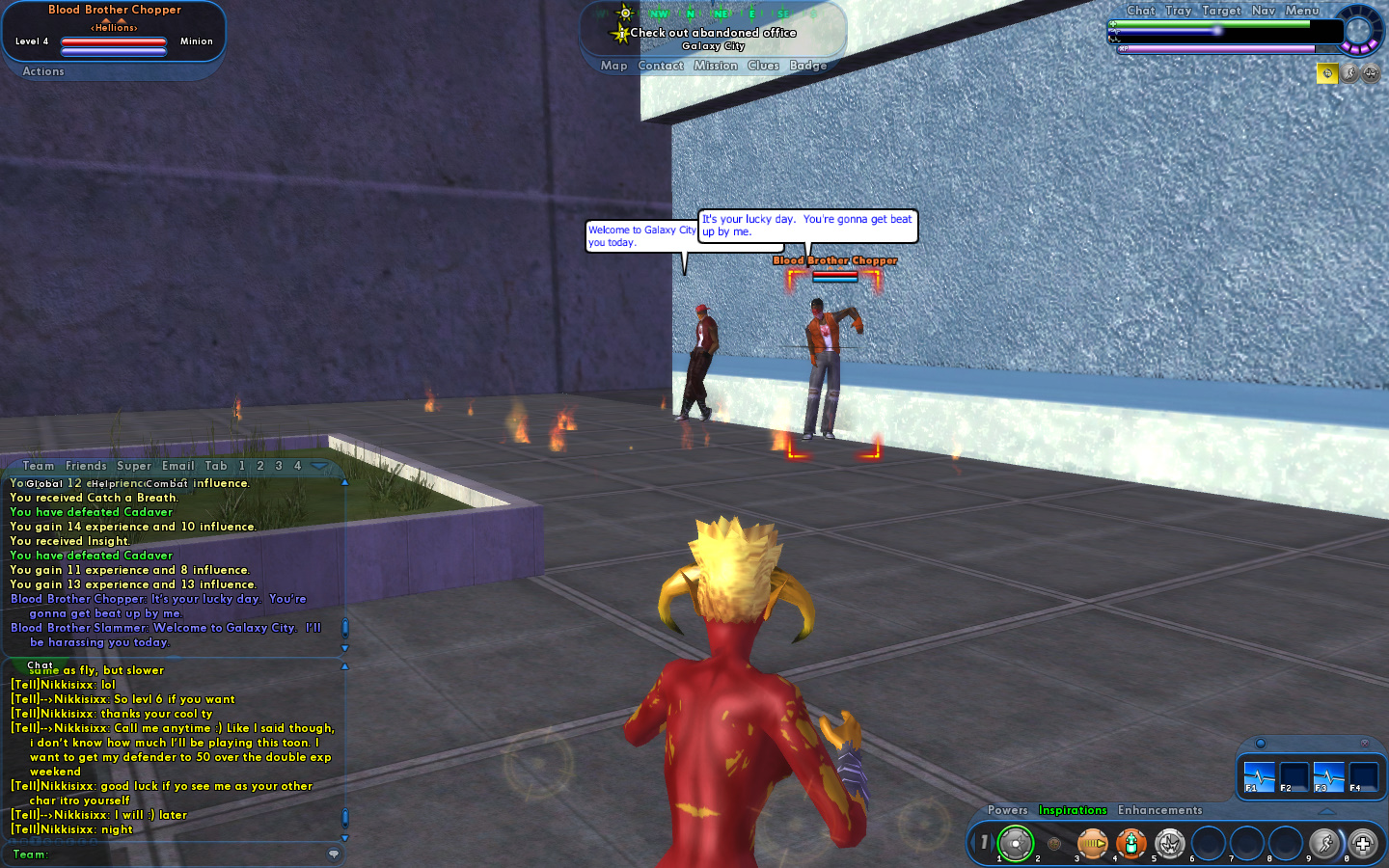Image resolution: width=1389 pixels, height=868 pixels.
Task: Show the Mission panel
Action: (x=716, y=66)
